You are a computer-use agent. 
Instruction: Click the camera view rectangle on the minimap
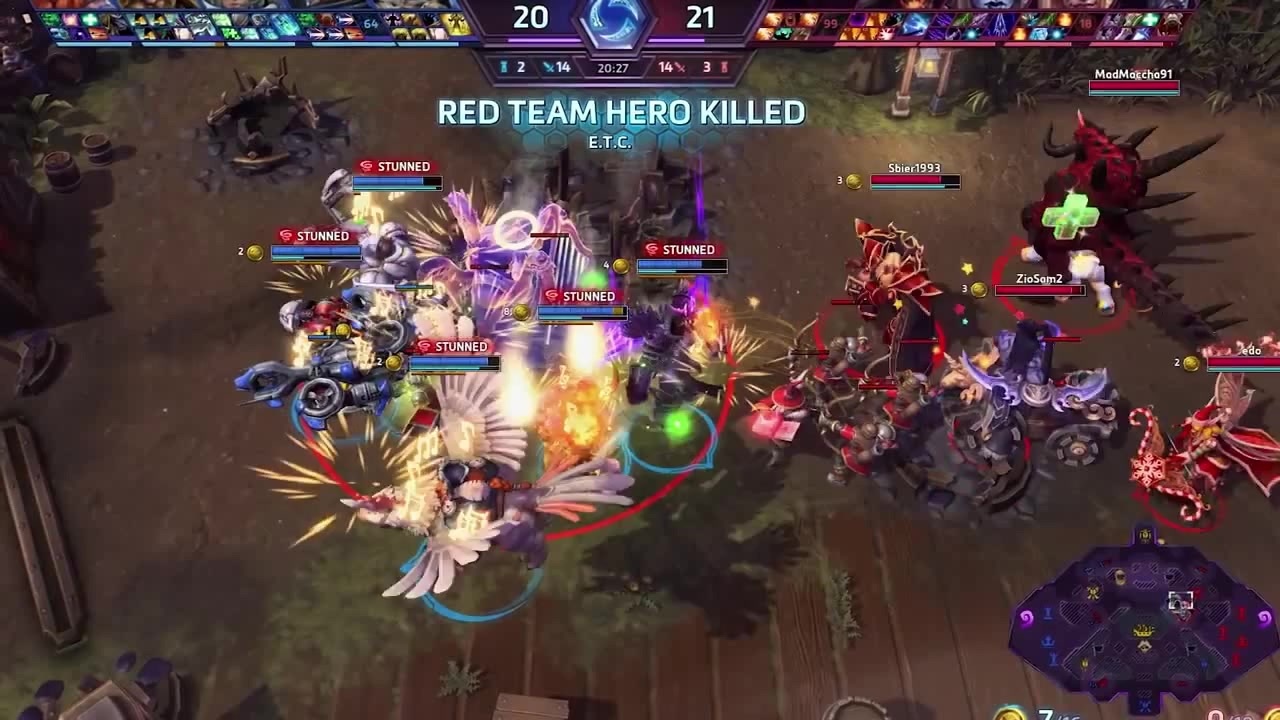(1181, 600)
